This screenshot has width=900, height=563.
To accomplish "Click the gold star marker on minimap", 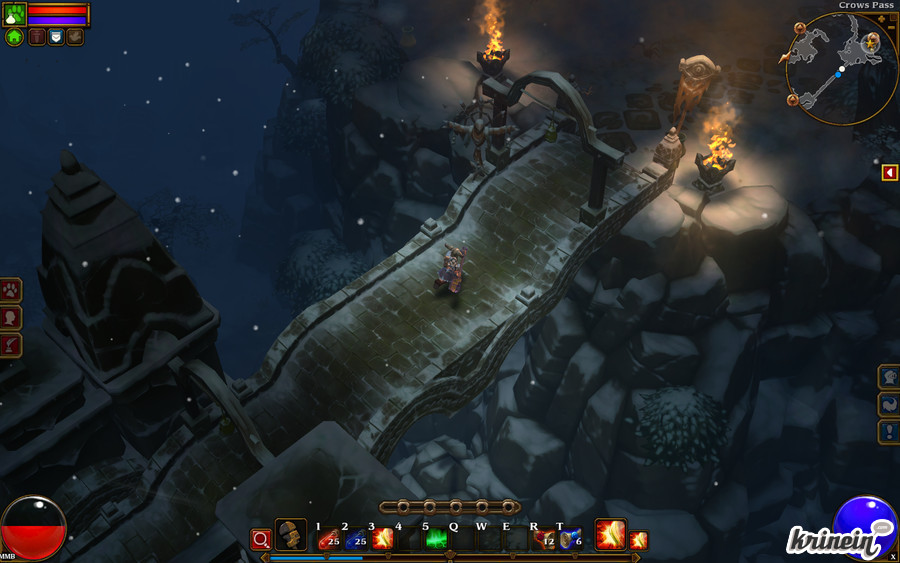I will [872, 41].
